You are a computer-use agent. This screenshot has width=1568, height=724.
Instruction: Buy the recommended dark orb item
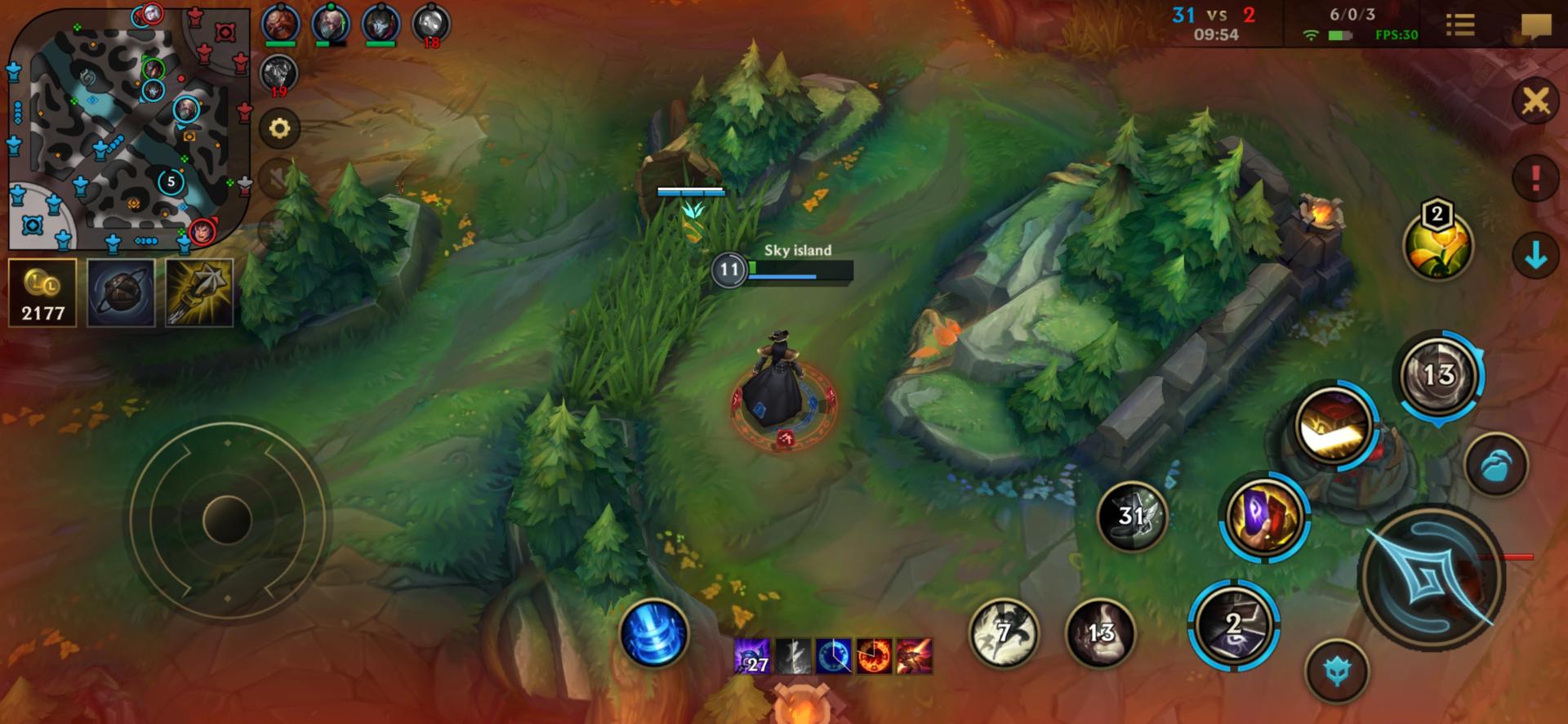click(121, 293)
